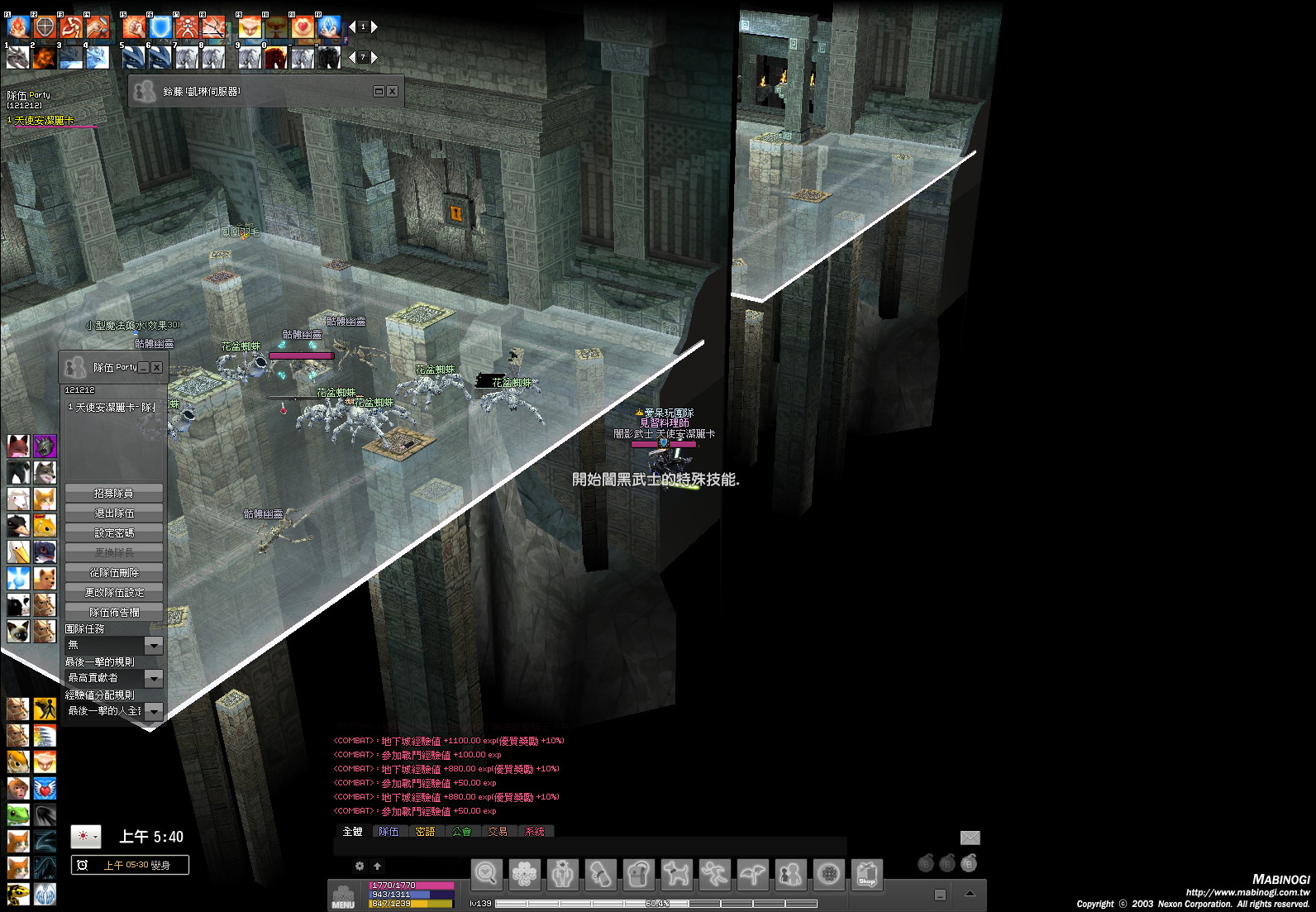This screenshot has height=912, width=1316.
Task: Open the backpack inventory toolbar icon
Action: tap(638, 874)
